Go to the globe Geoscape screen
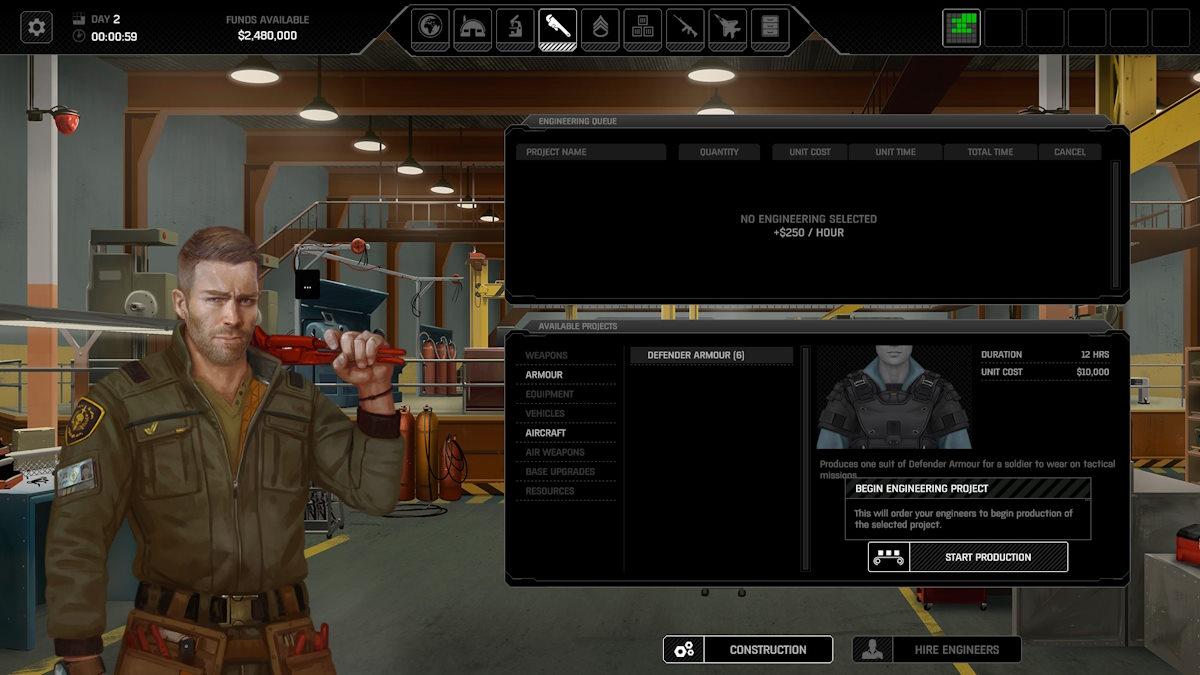 [431, 27]
